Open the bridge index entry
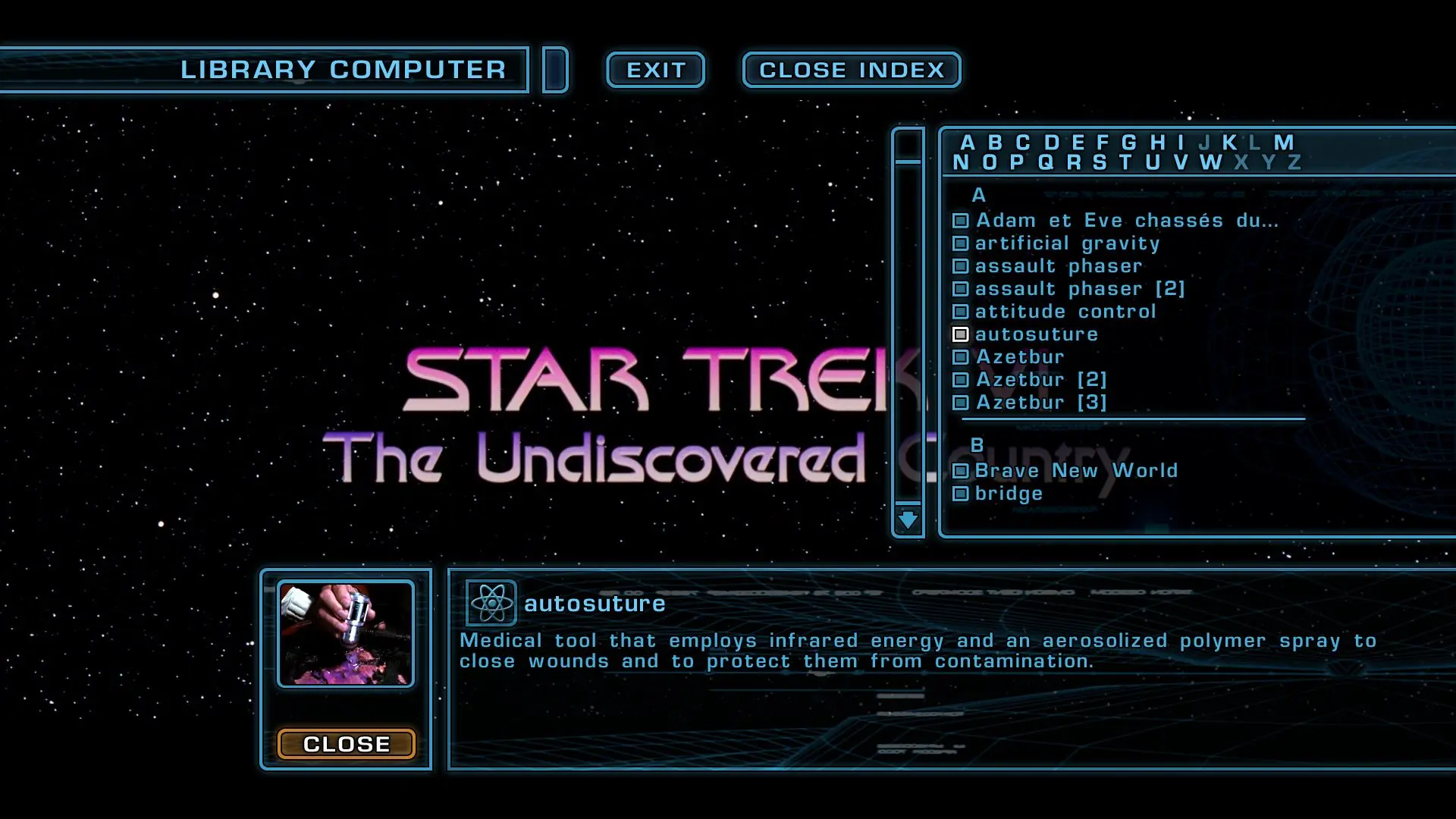The image size is (1456, 819). pyautogui.click(x=1008, y=494)
